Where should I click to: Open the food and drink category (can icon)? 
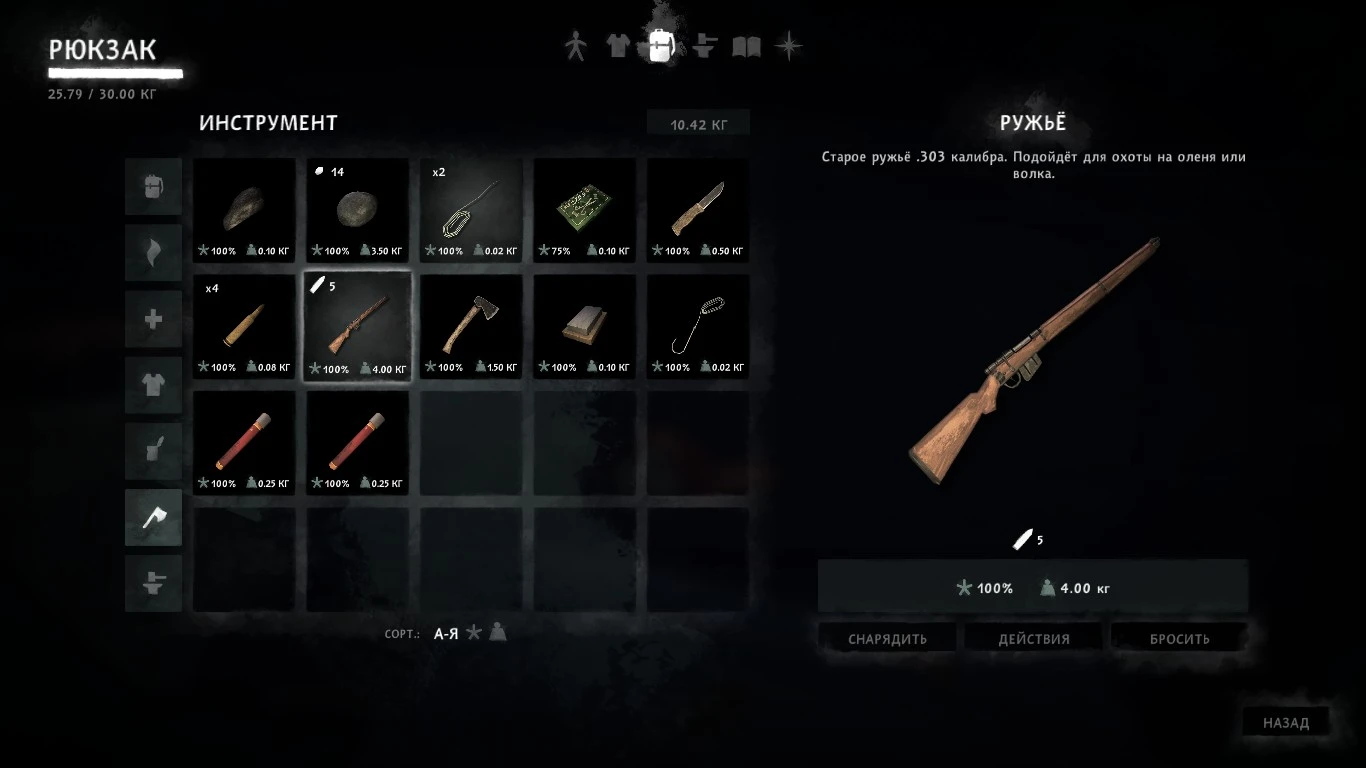tap(153, 451)
